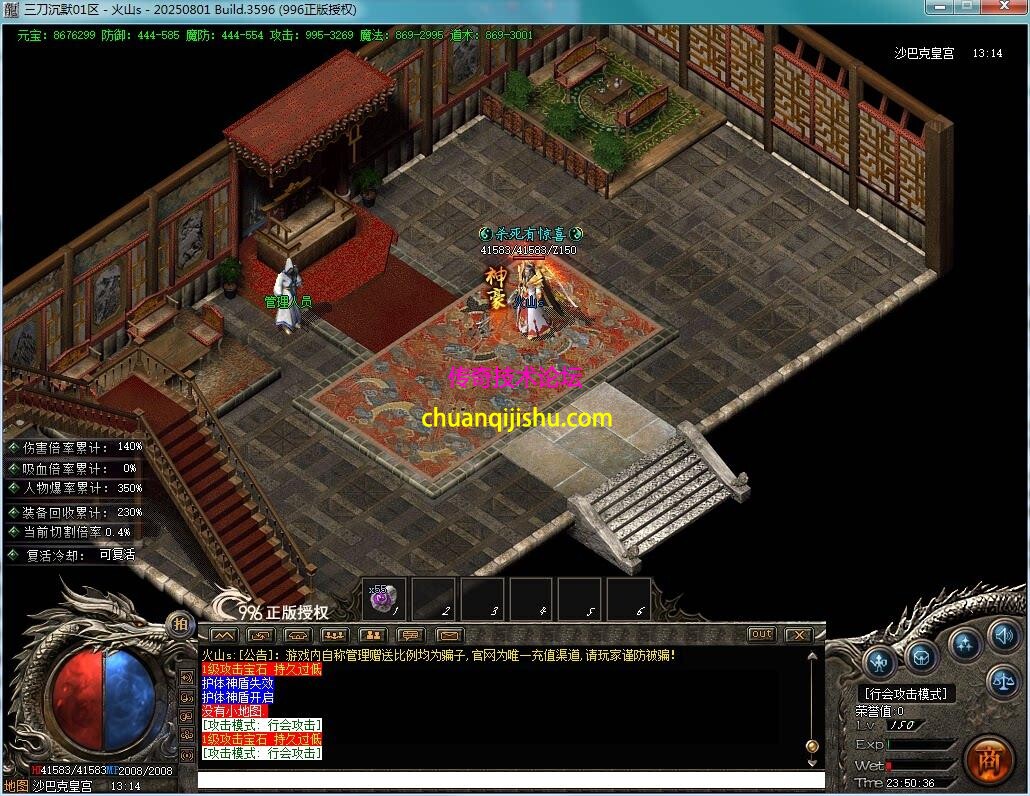Open the mail envelope button
This screenshot has height=796, width=1030.
click(448, 634)
